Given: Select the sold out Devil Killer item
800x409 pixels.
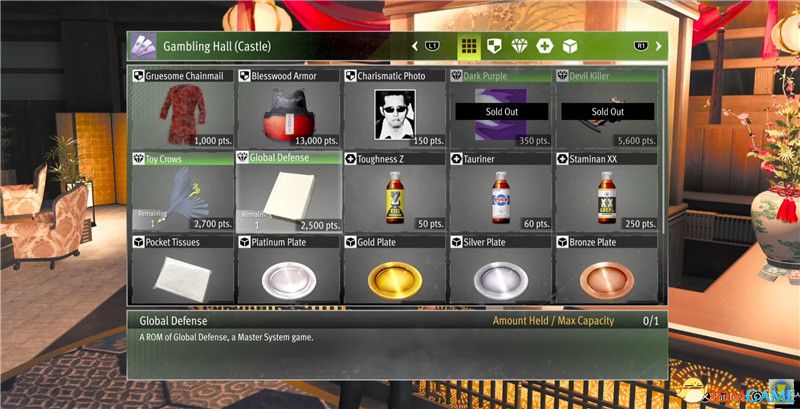Looking at the screenshot, I should (x=606, y=110).
